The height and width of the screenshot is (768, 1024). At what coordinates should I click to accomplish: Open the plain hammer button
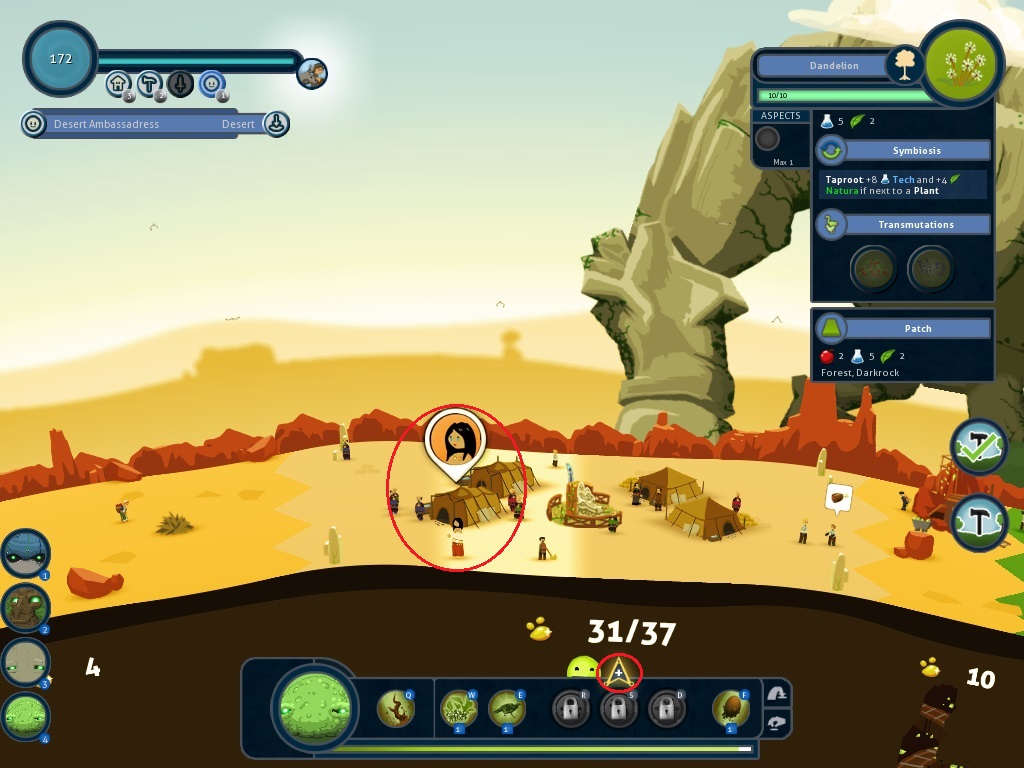[x=978, y=523]
